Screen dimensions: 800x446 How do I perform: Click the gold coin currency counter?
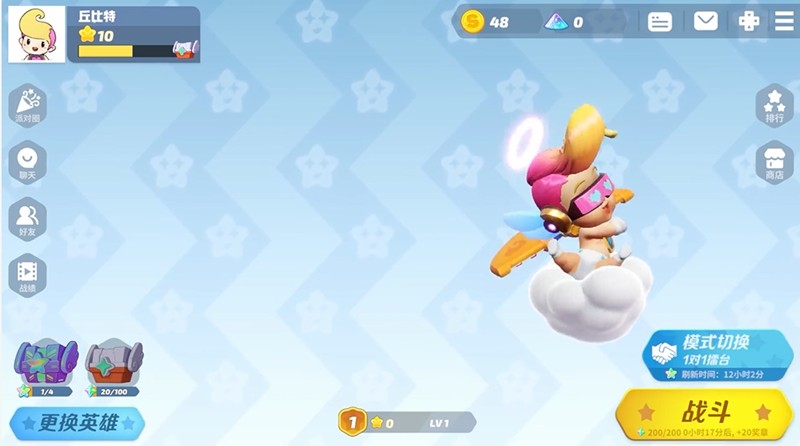(486, 21)
